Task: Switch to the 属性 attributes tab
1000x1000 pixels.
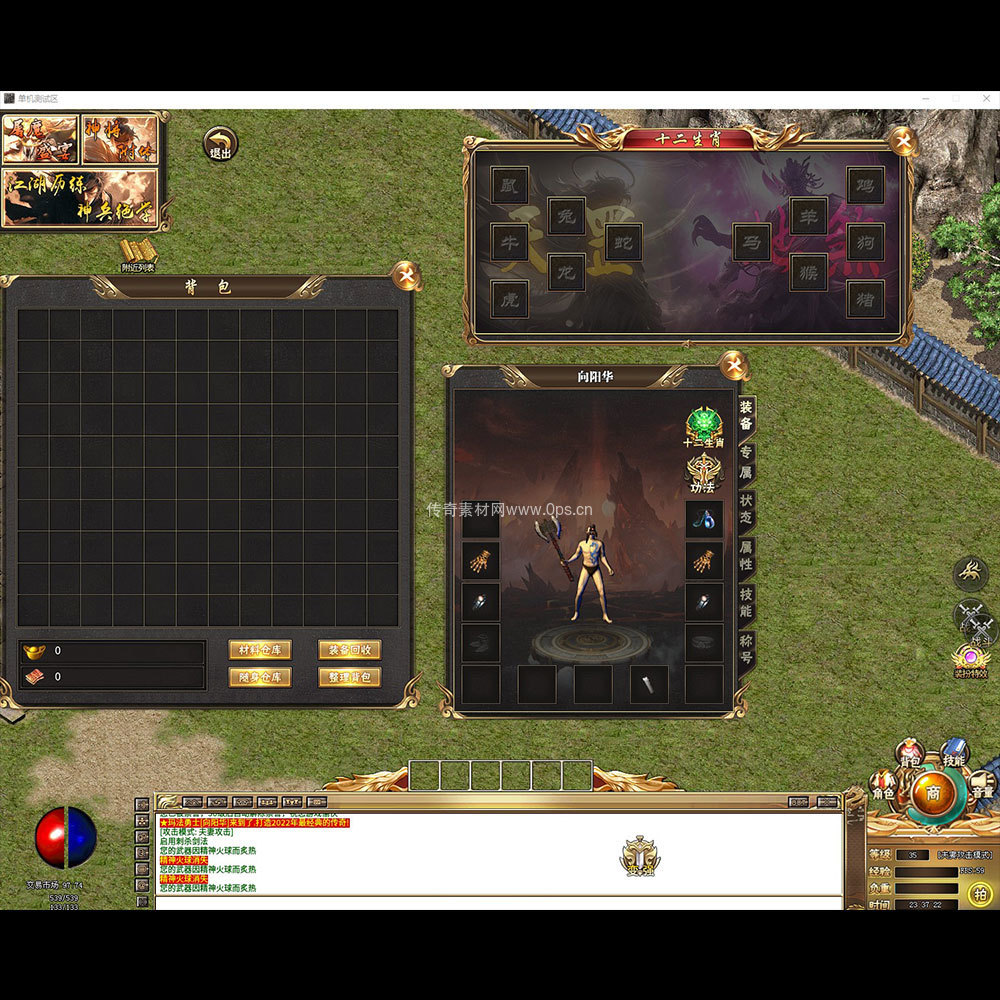Action: (x=746, y=554)
